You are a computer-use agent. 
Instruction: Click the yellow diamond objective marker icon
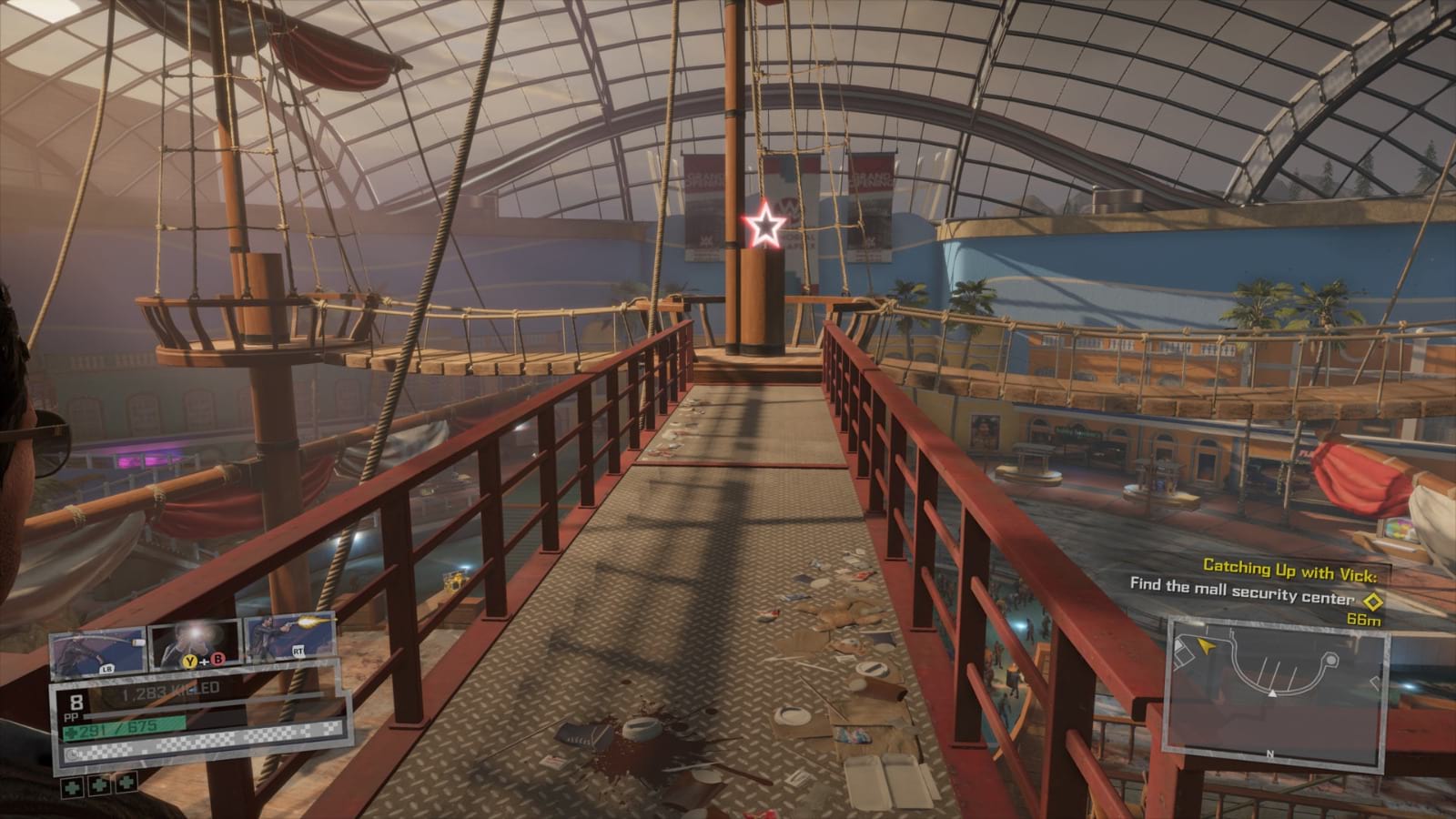[x=1372, y=601]
